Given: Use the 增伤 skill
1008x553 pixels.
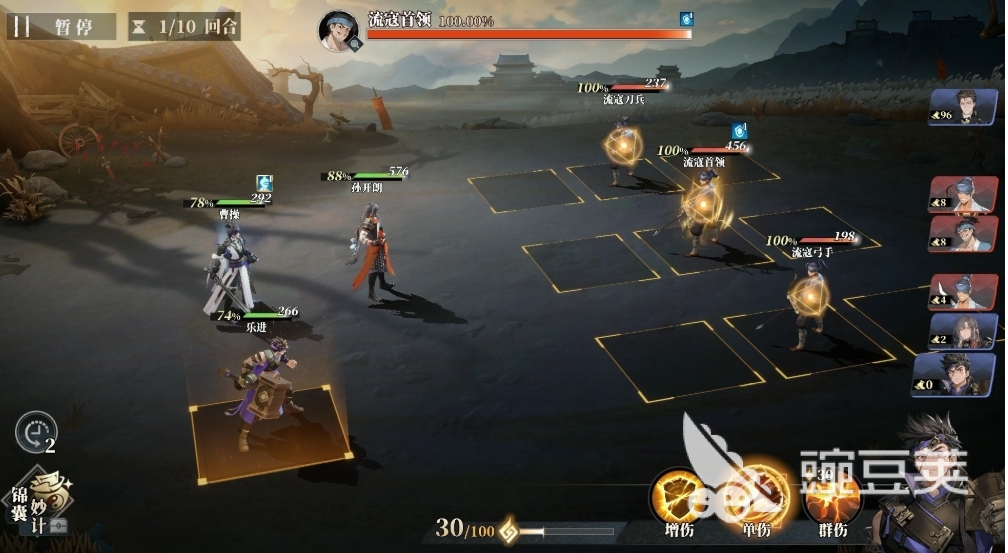Looking at the screenshot, I should click(679, 497).
